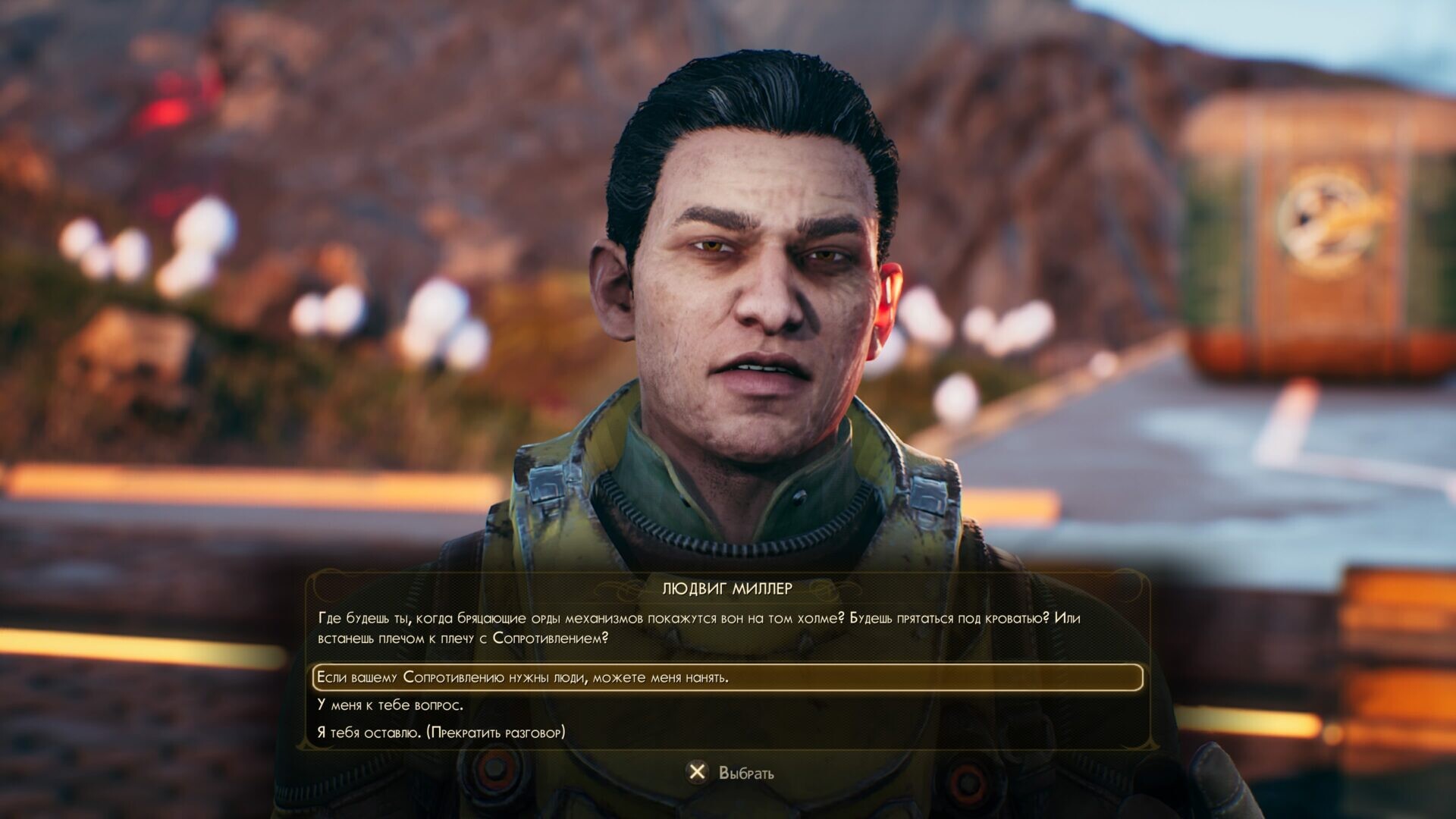Image resolution: width=1456 pixels, height=819 pixels.
Task: Pick "Я тебя оставлю" to end conversation
Action: coord(441,733)
